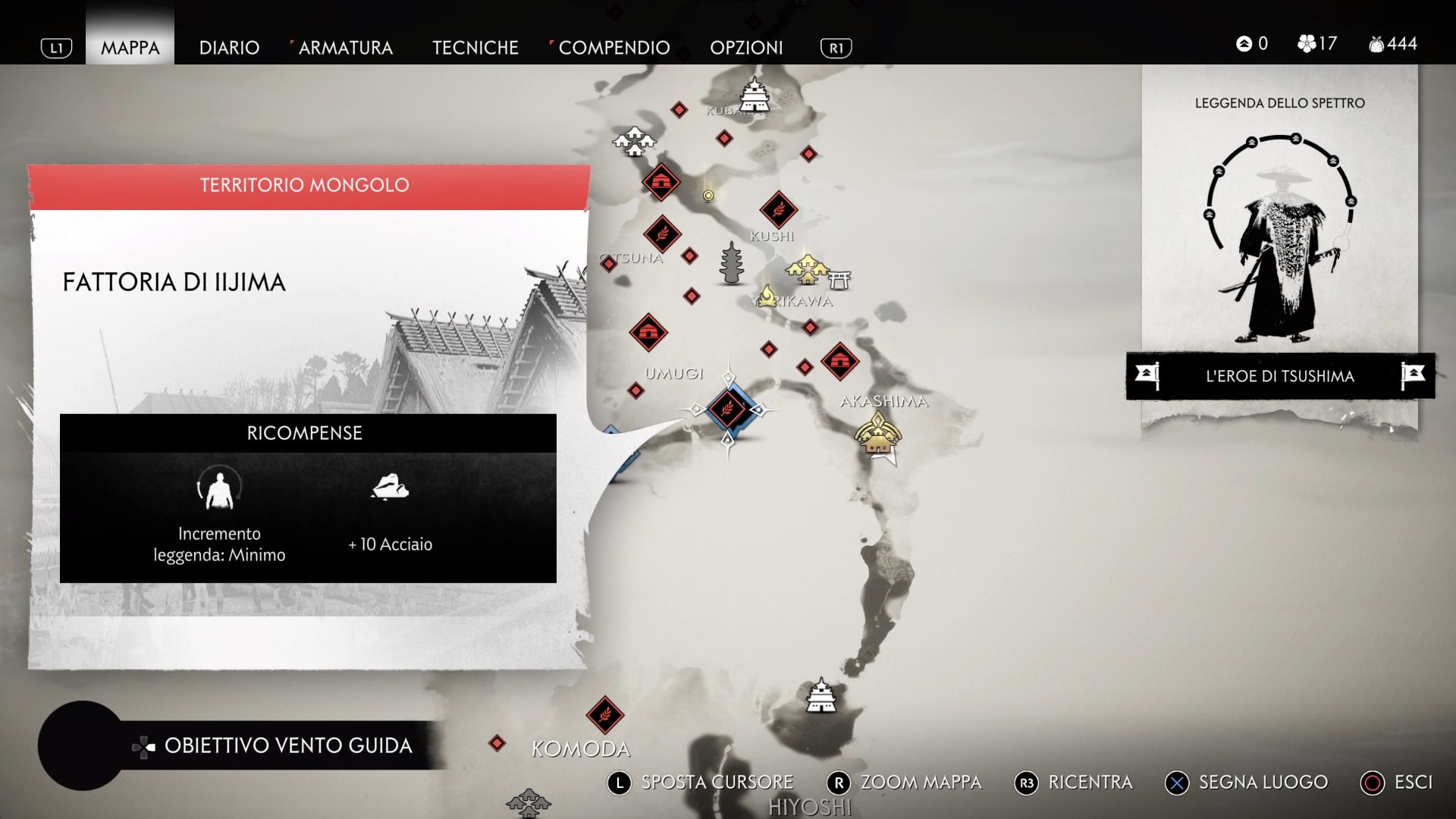Activate Obiettivo Vento Guida
This screenshot has height=819, width=1456.
(x=287, y=745)
